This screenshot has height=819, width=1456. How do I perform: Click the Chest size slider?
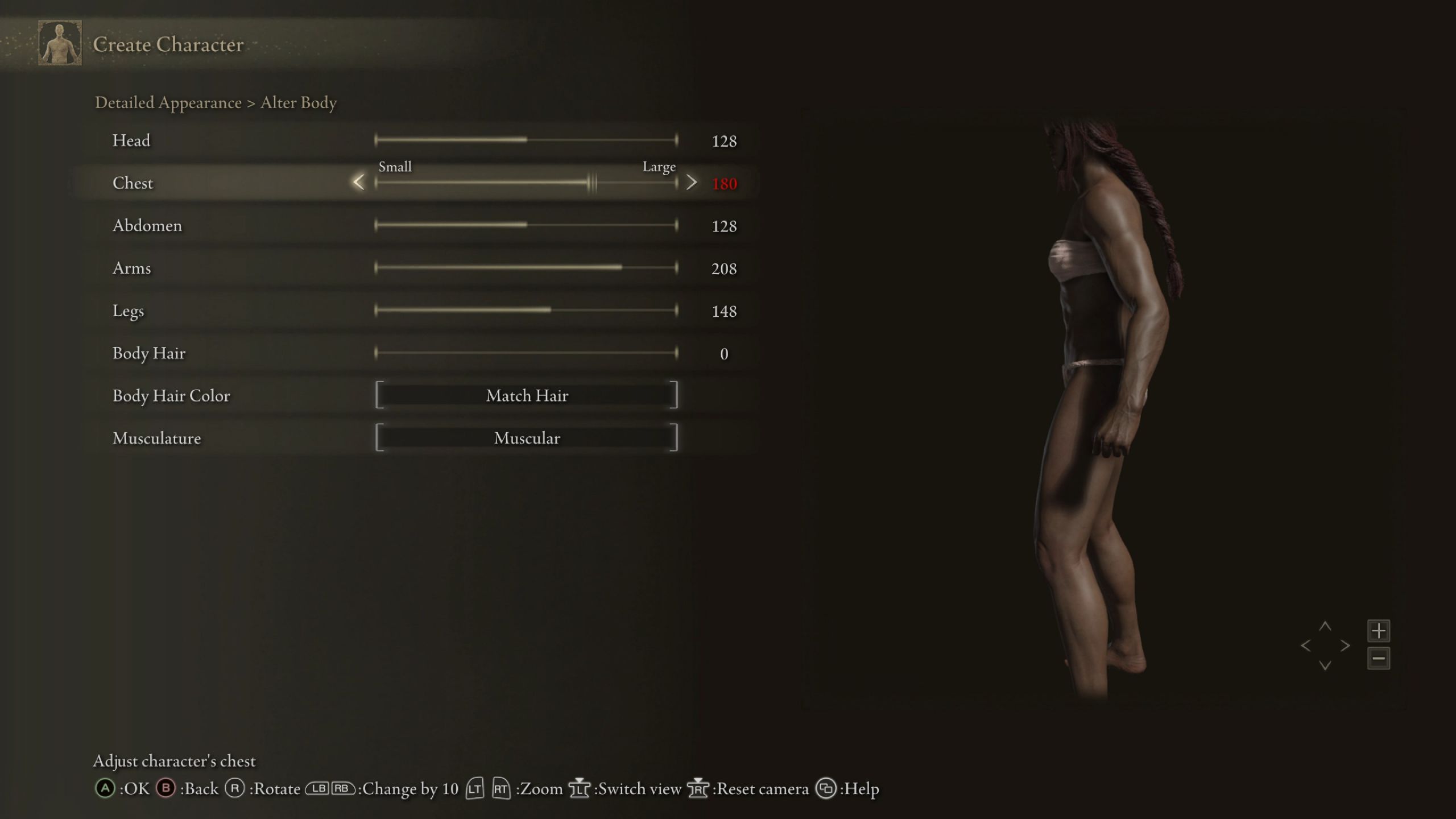526,183
